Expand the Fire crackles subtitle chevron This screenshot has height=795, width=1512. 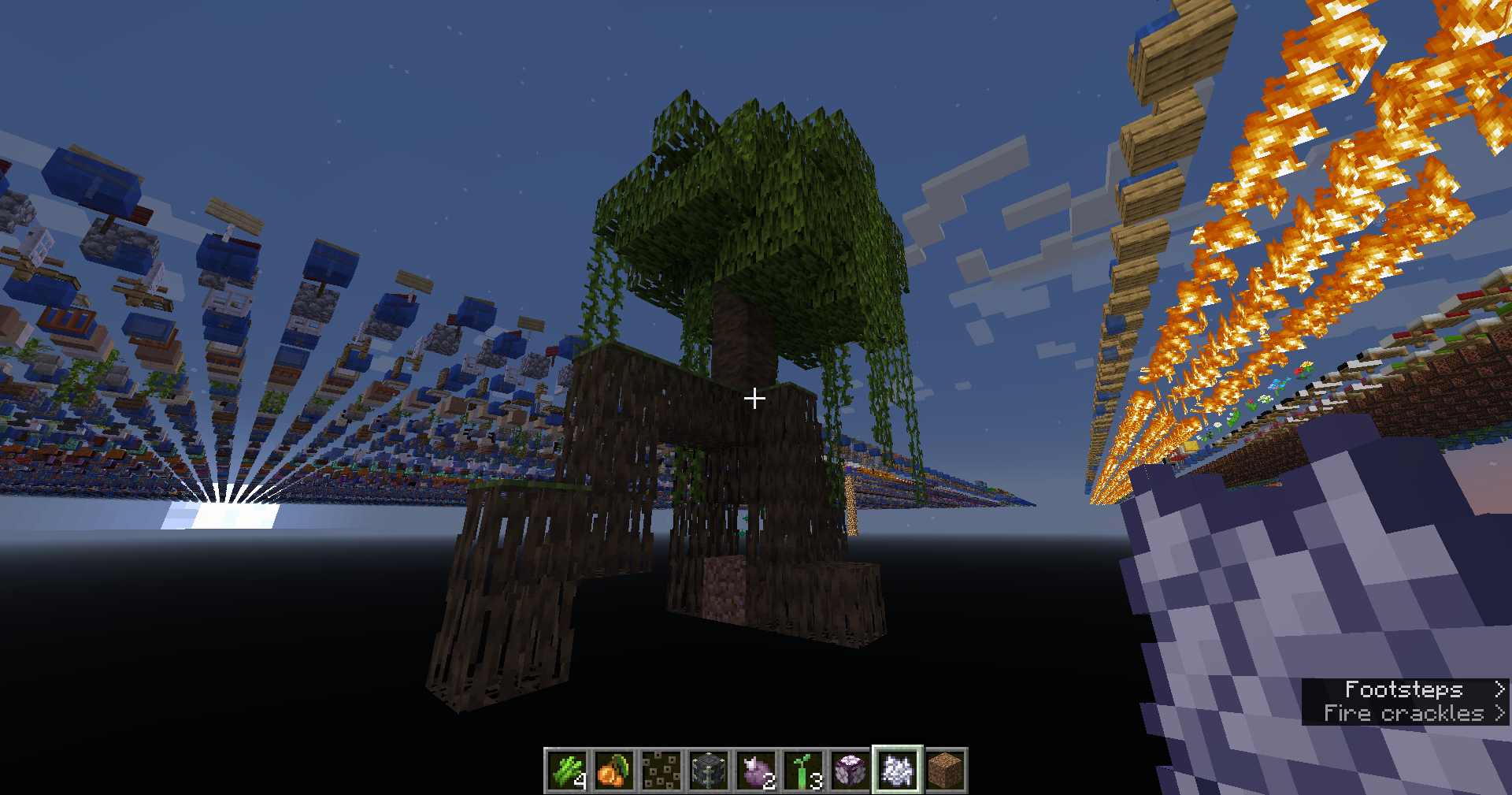point(1498,713)
